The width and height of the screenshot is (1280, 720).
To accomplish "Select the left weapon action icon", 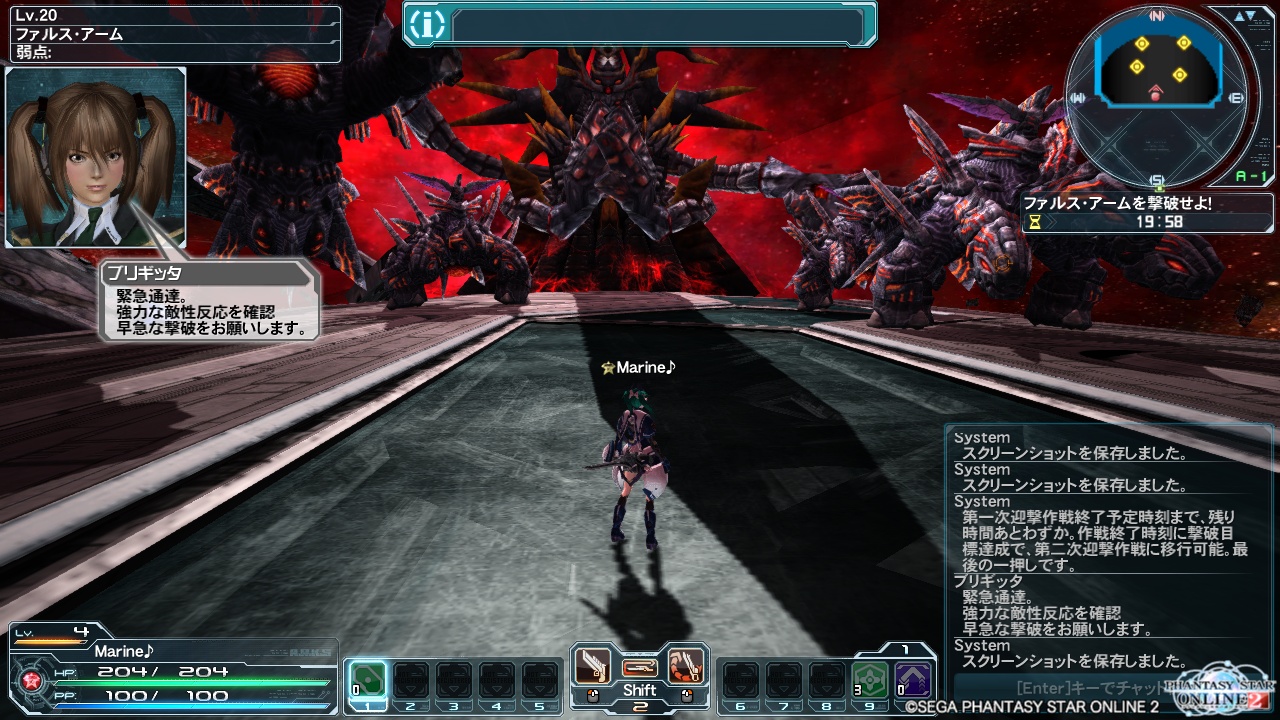I will tap(592, 665).
